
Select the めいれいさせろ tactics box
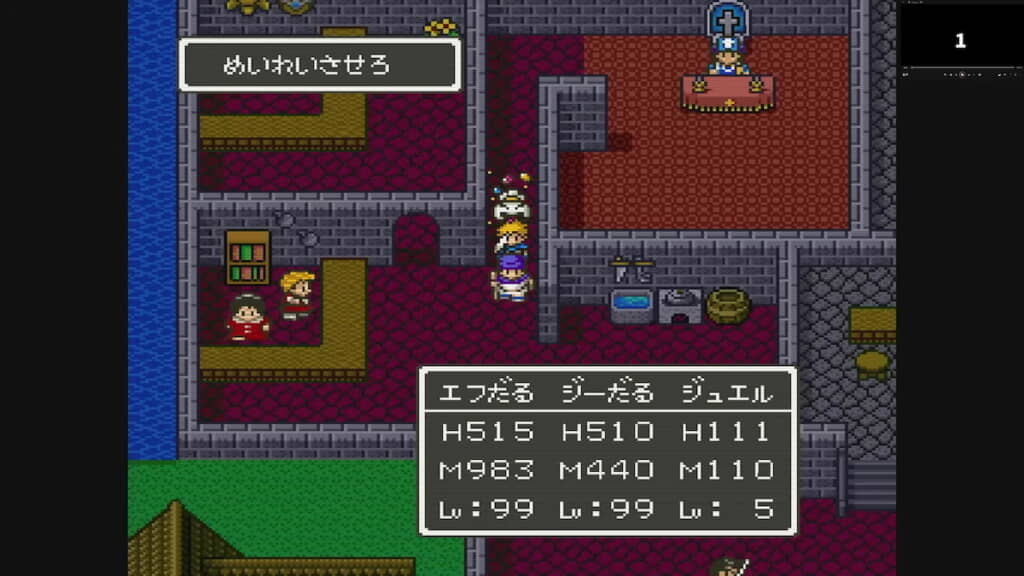[x=319, y=66]
